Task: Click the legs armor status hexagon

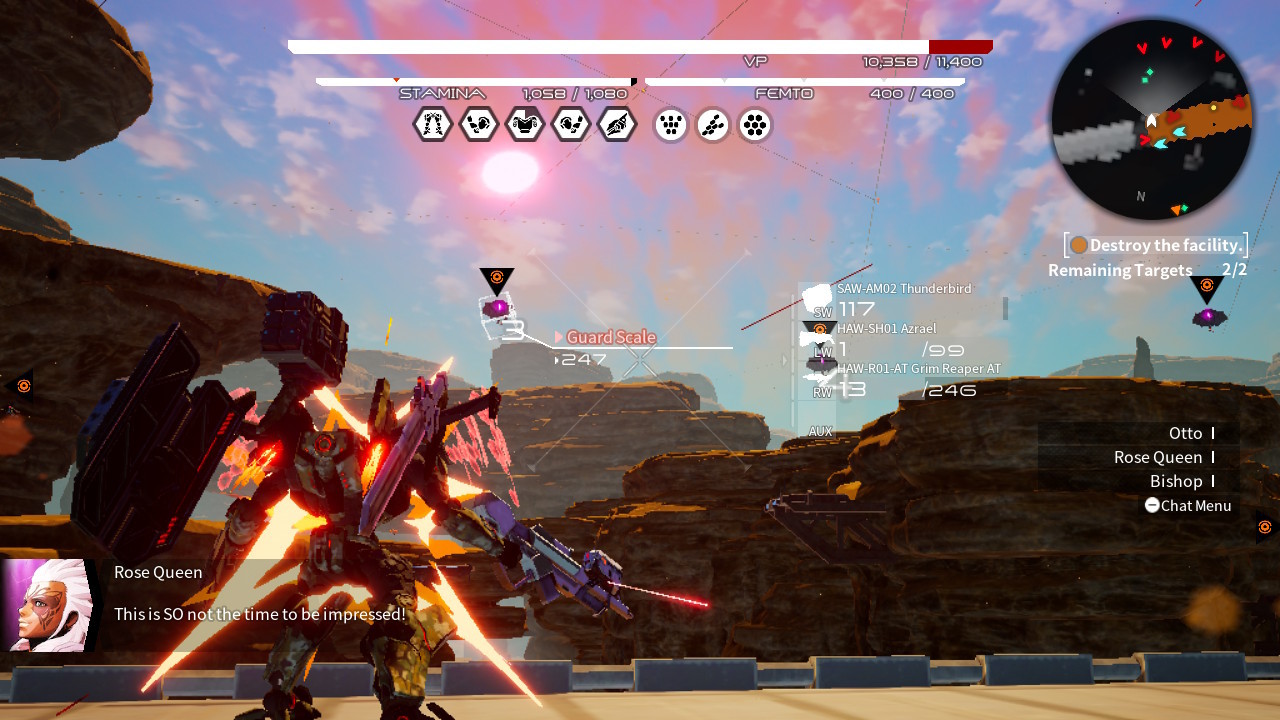Action: 433,125
